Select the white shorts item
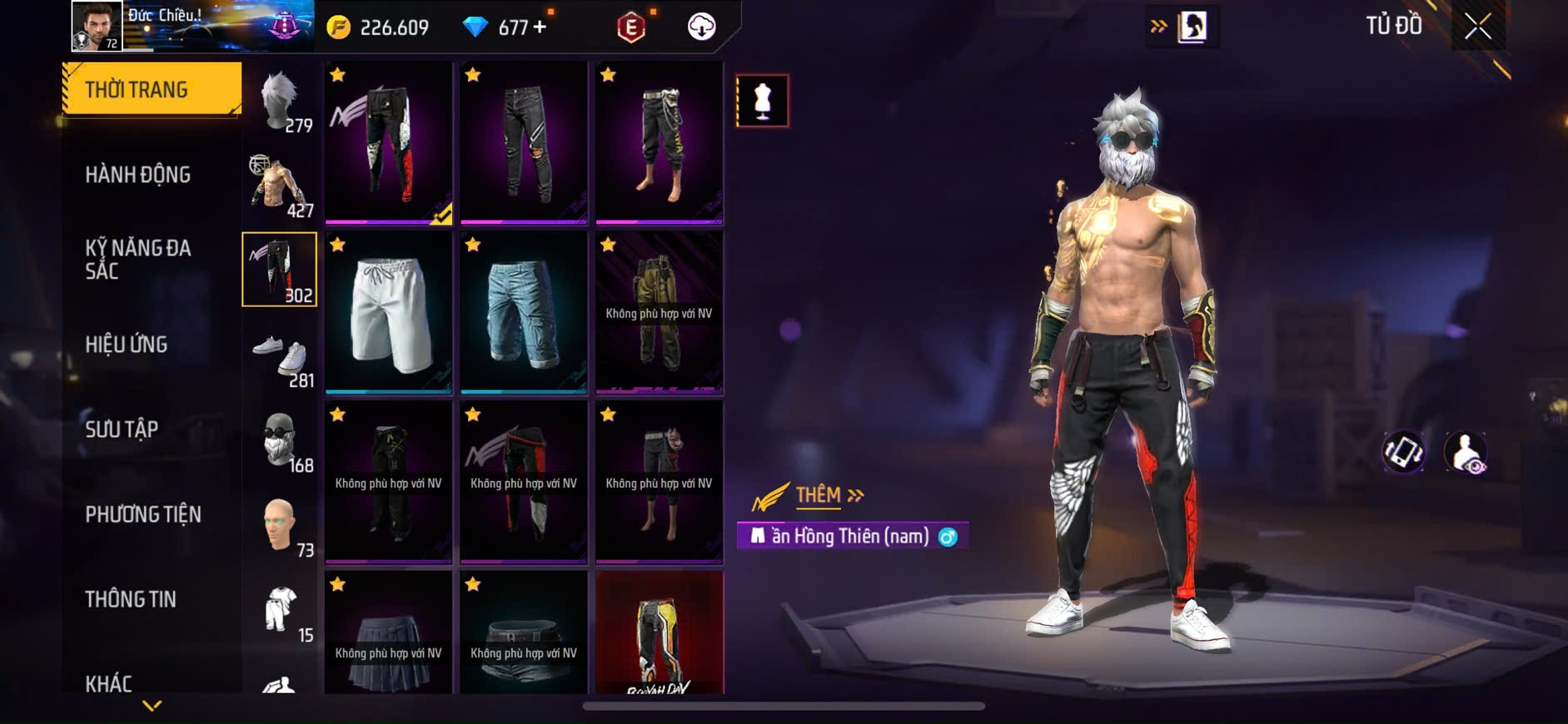 (389, 312)
